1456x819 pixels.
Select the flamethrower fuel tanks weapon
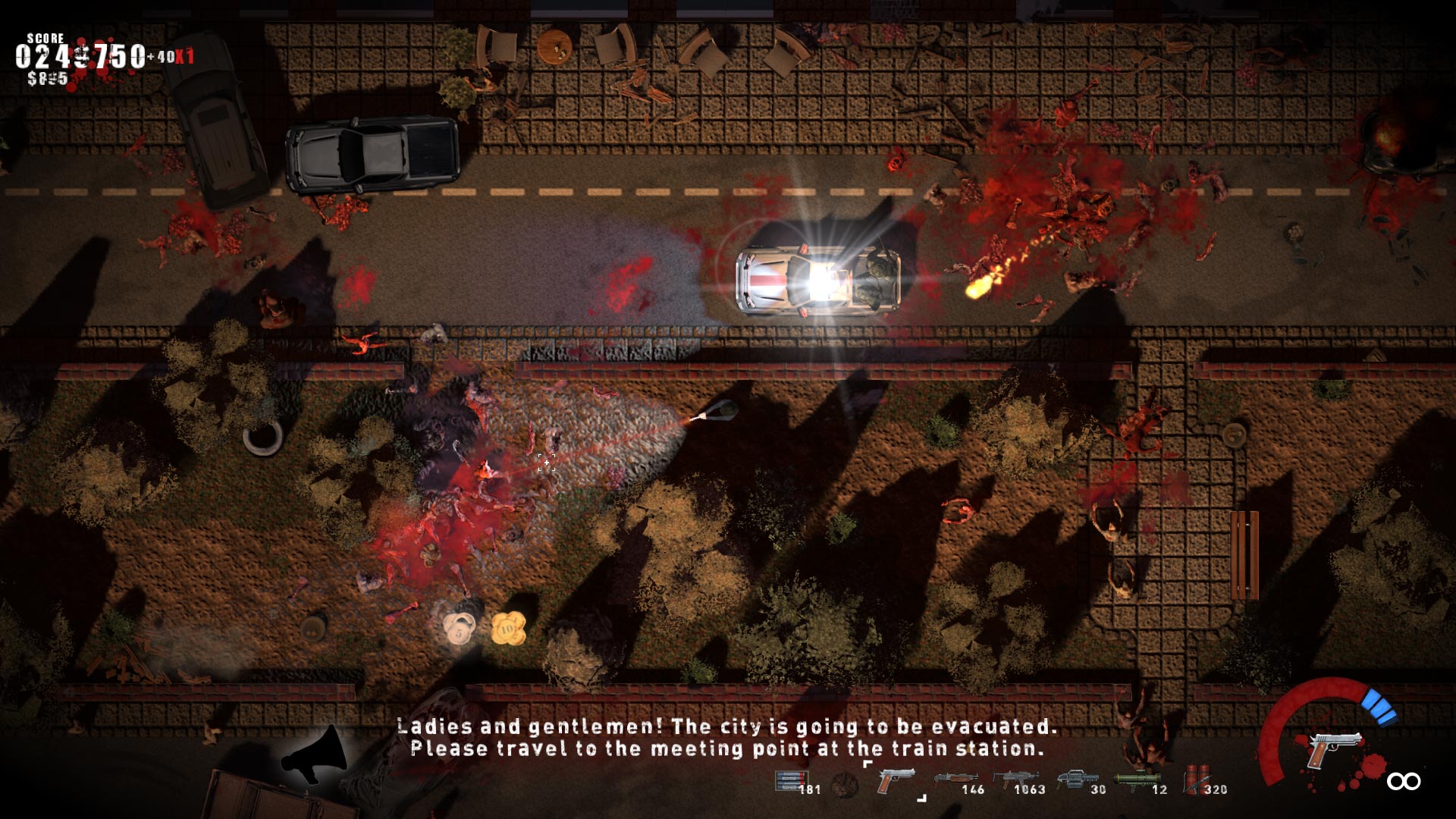[1197, 780]
